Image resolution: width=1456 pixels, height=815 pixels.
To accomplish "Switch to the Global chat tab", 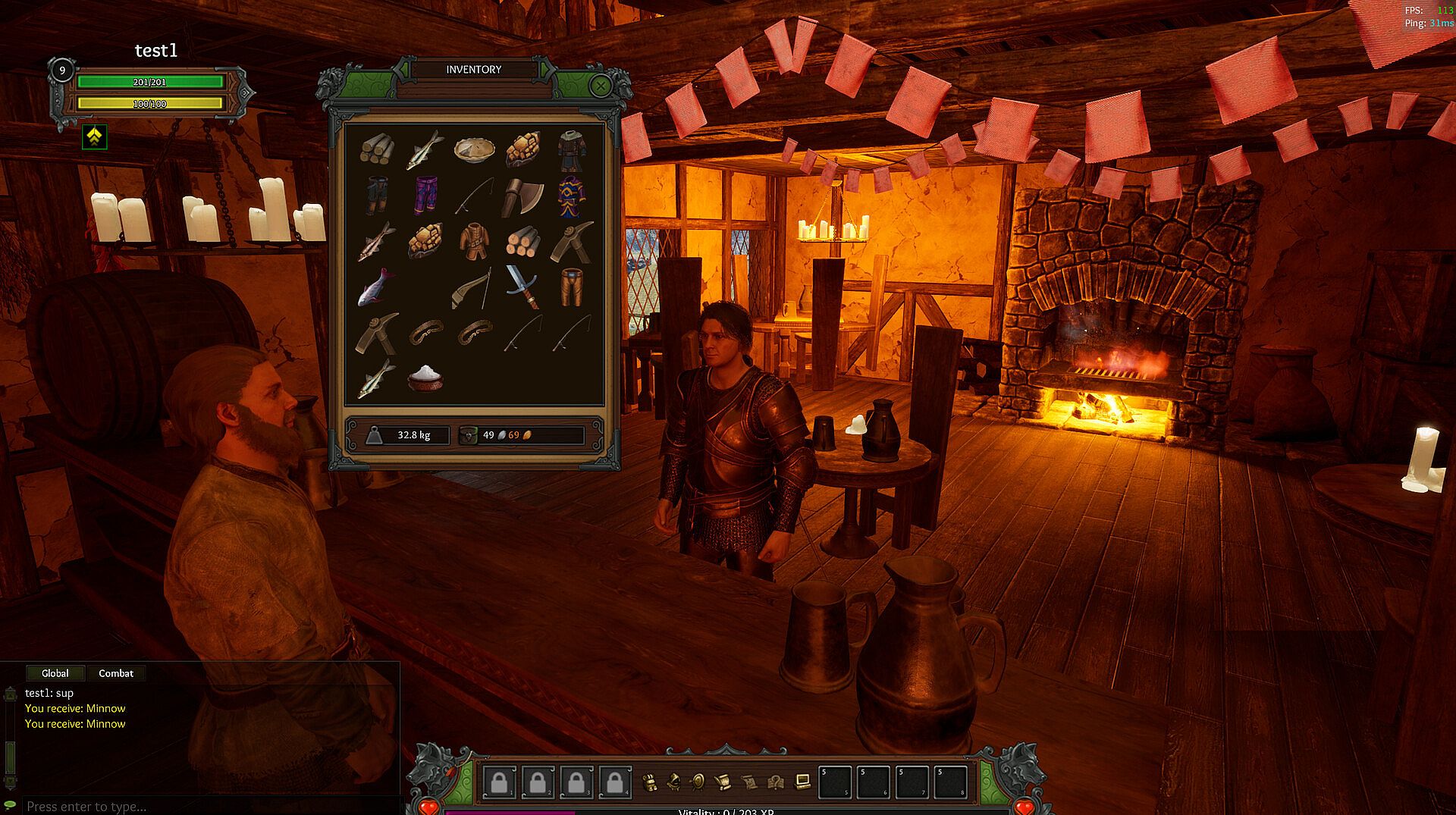I will (x=55, y=673).
